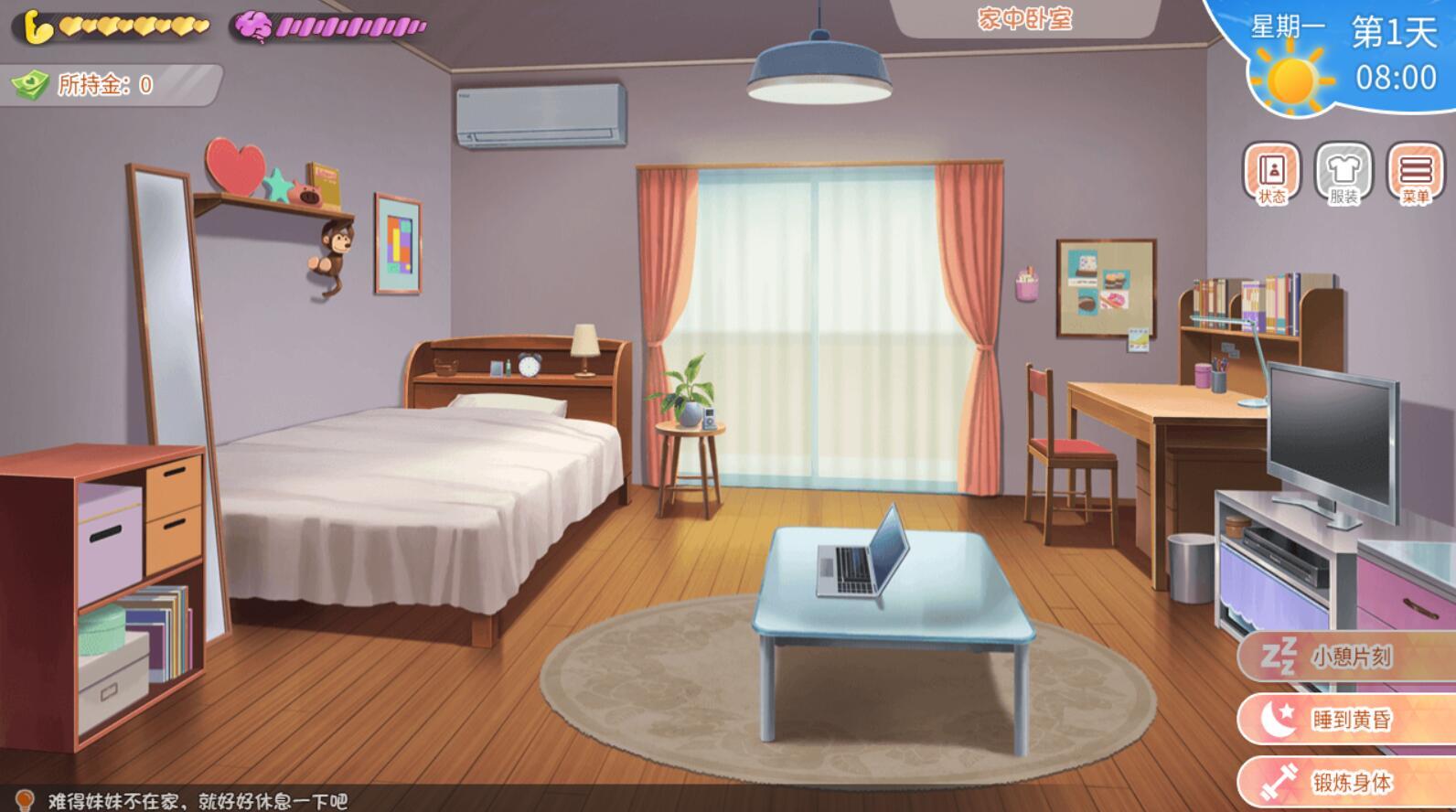Click the crescent moon sleep icon

(1278, 719)
